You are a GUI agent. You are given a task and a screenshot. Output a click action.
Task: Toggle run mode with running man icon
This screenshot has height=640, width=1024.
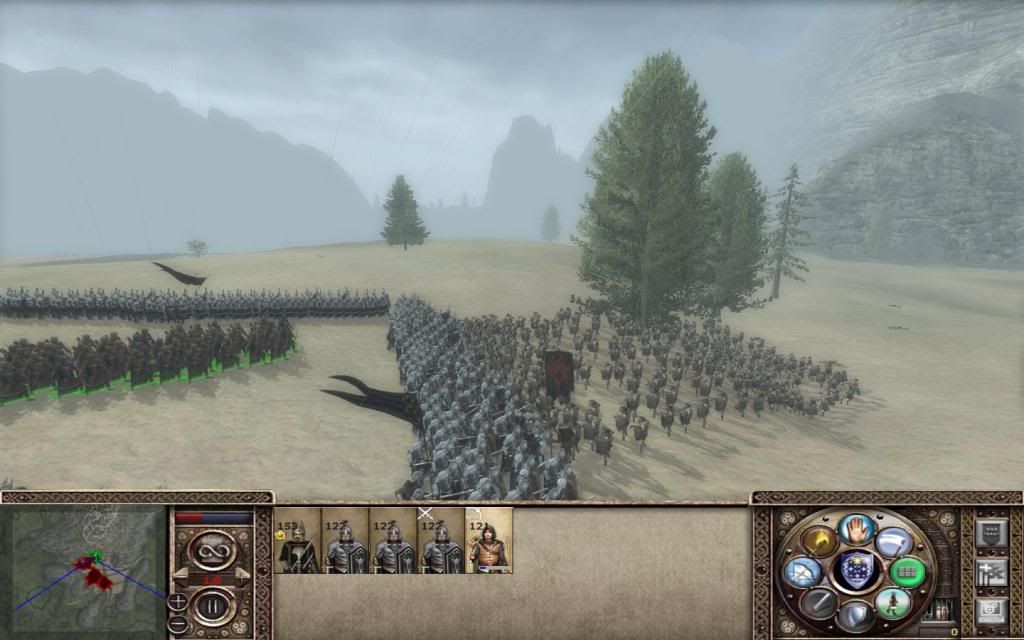click(x=893, y=602)
